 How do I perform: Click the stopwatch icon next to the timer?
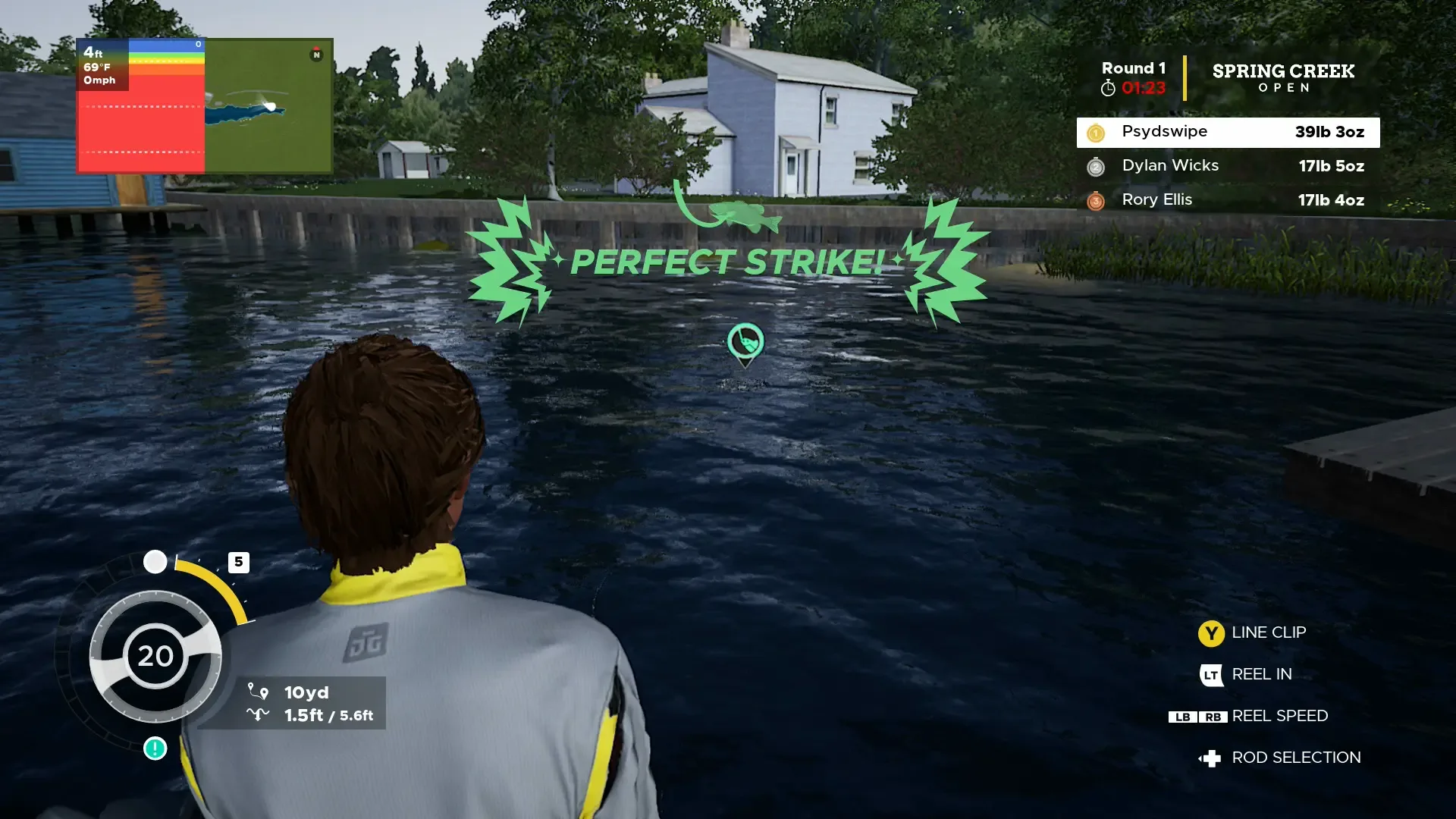pos(1108,87)
